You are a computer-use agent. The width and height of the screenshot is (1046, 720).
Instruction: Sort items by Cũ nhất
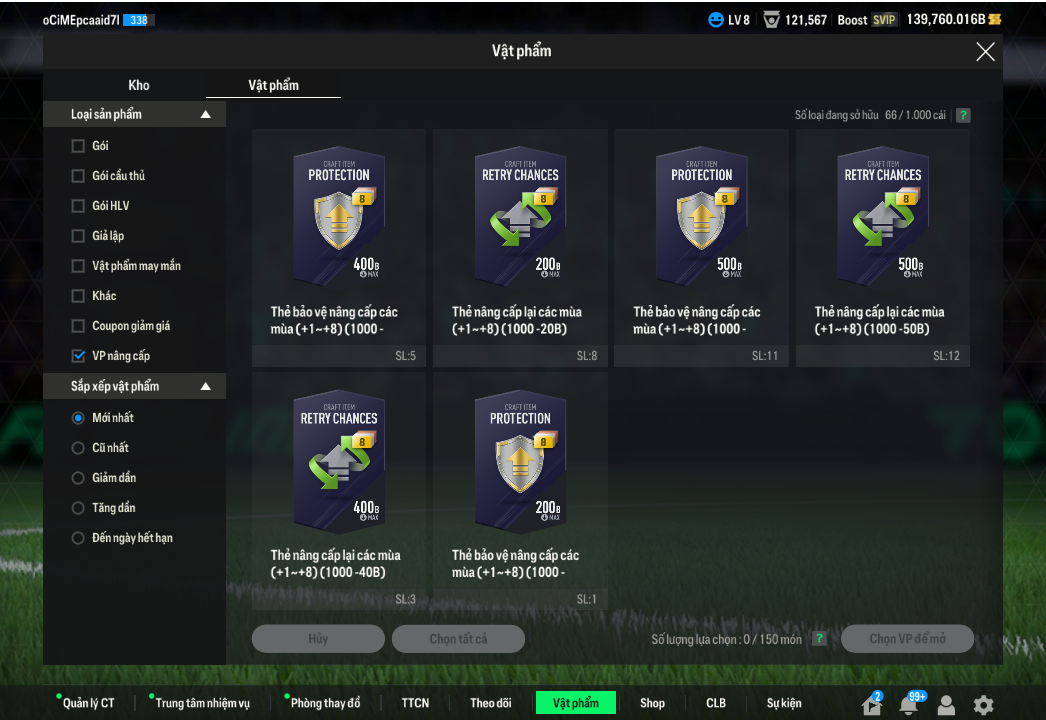78,448
